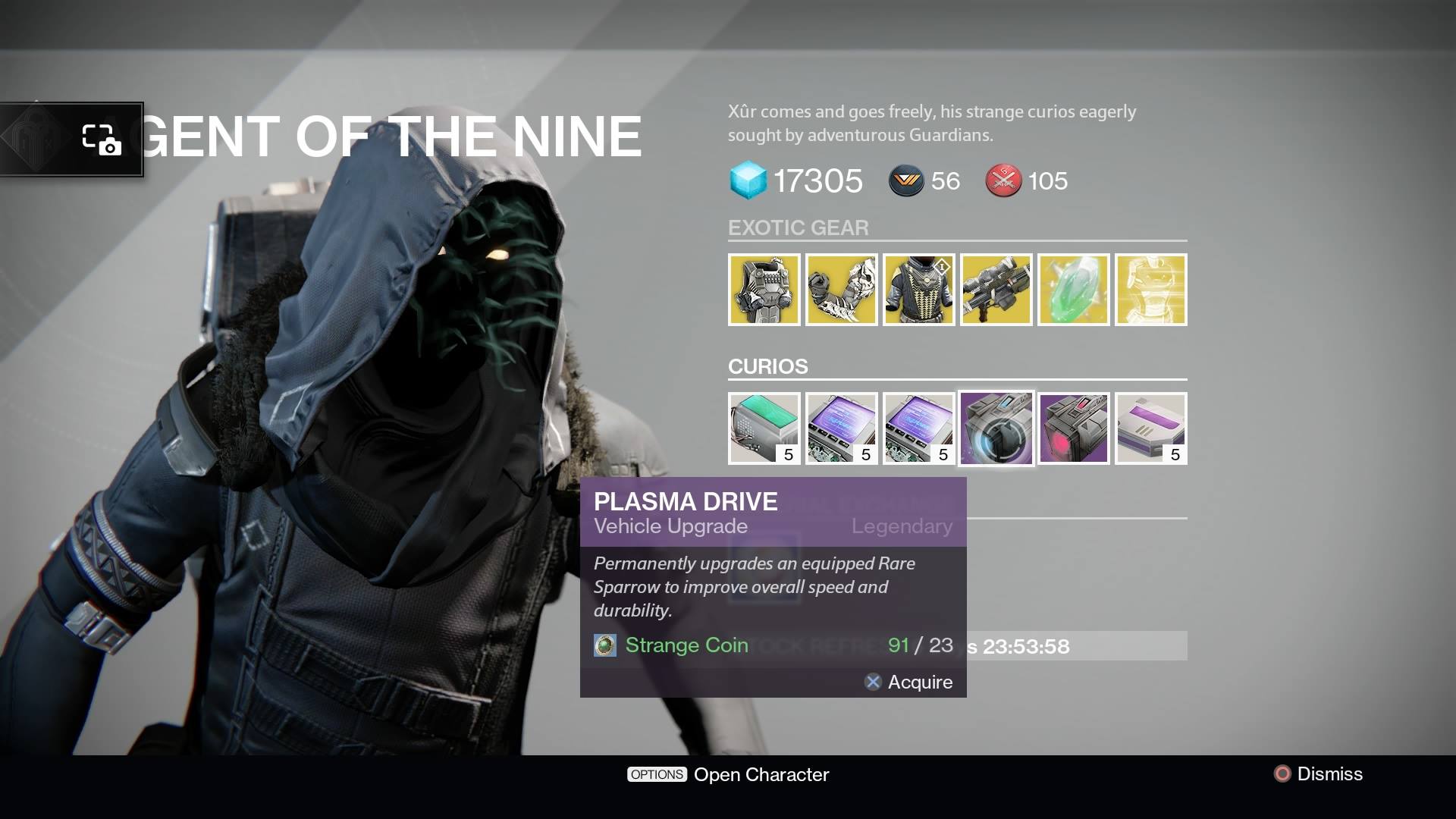Select the exotic machine gun from Xûr's gear
Viewport: 1456px width, 819px height.
(996, 290)
